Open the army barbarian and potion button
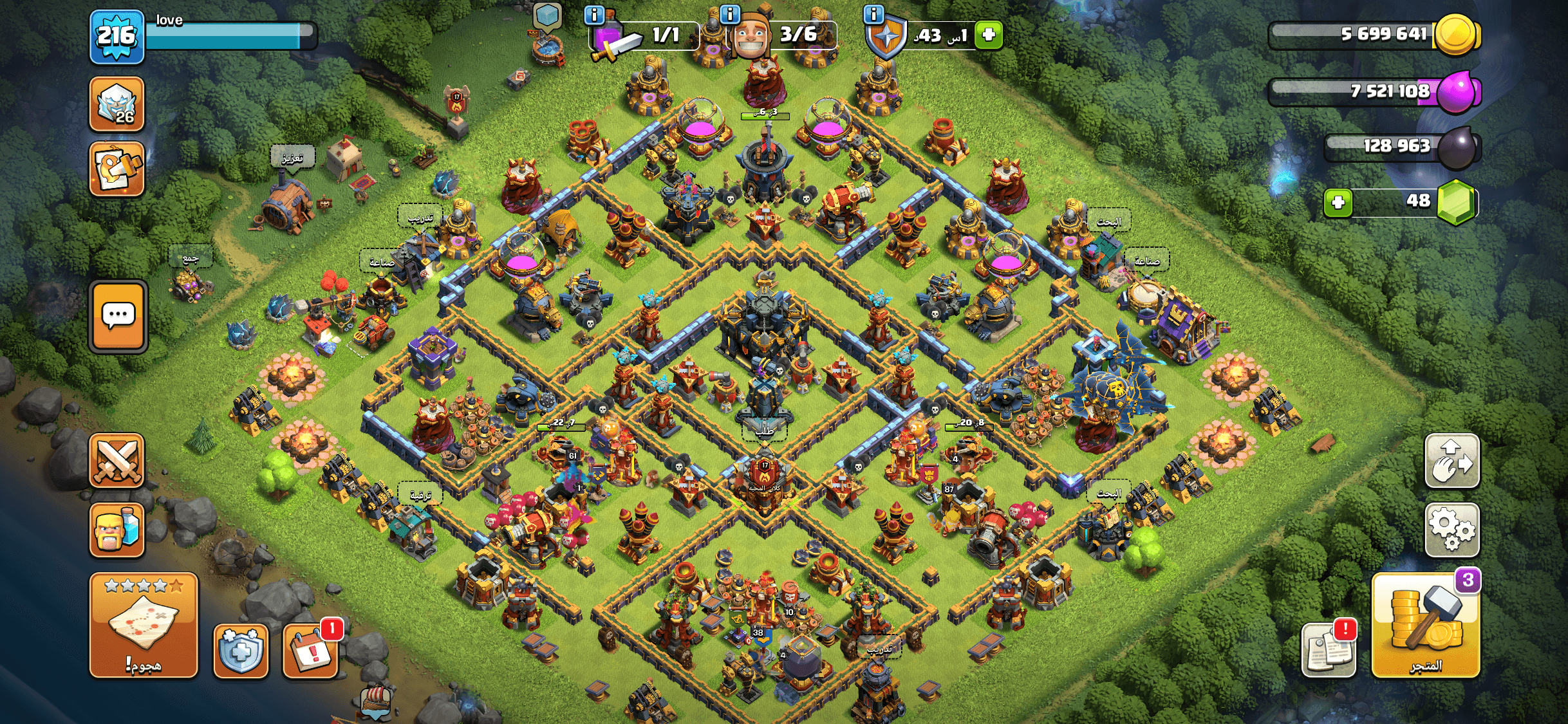This screenshot has height=724, width=1568. (117, 530)
